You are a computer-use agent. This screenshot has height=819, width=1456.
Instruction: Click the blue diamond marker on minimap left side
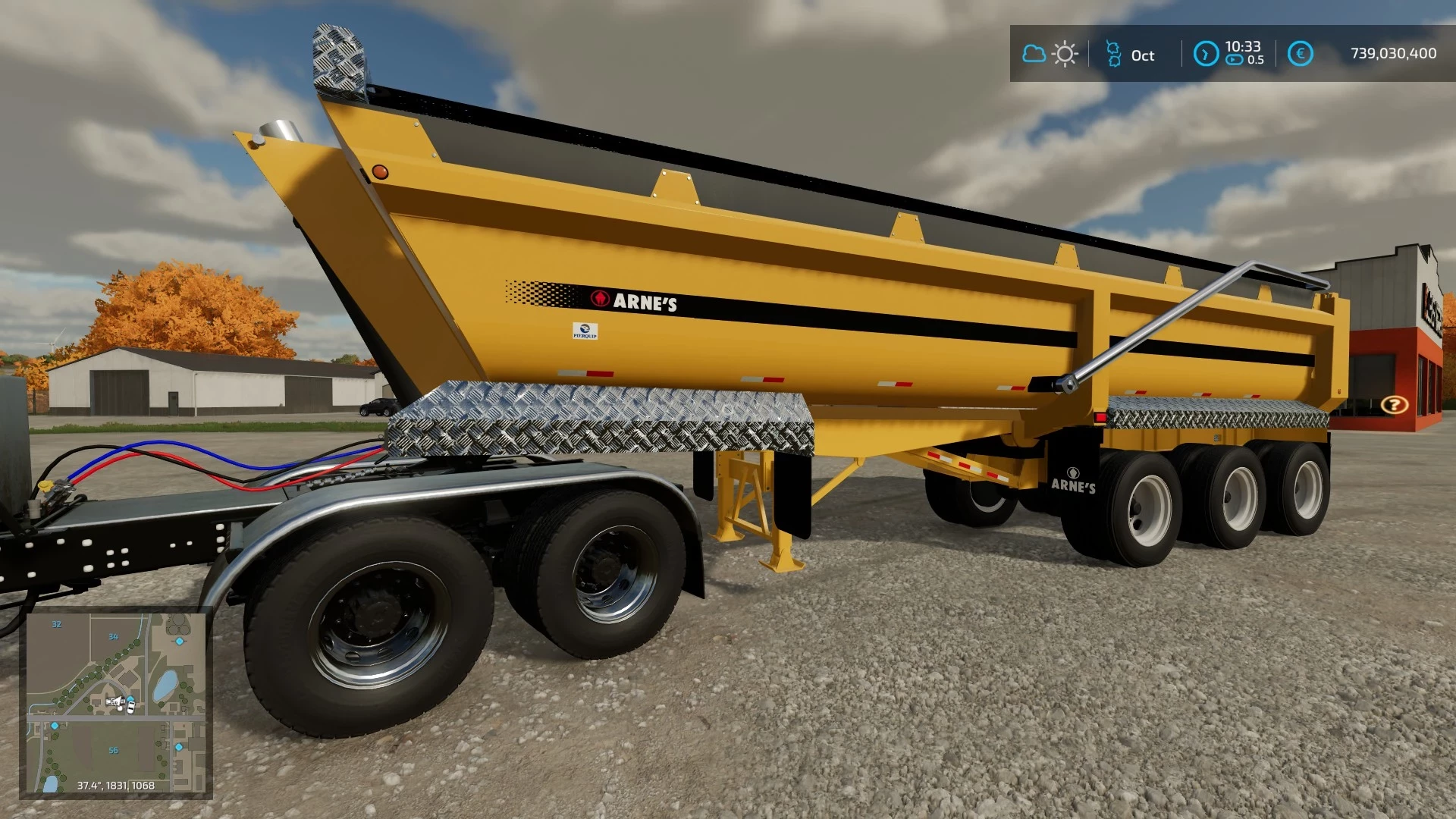pyautogui.click(x=55, y=726)
